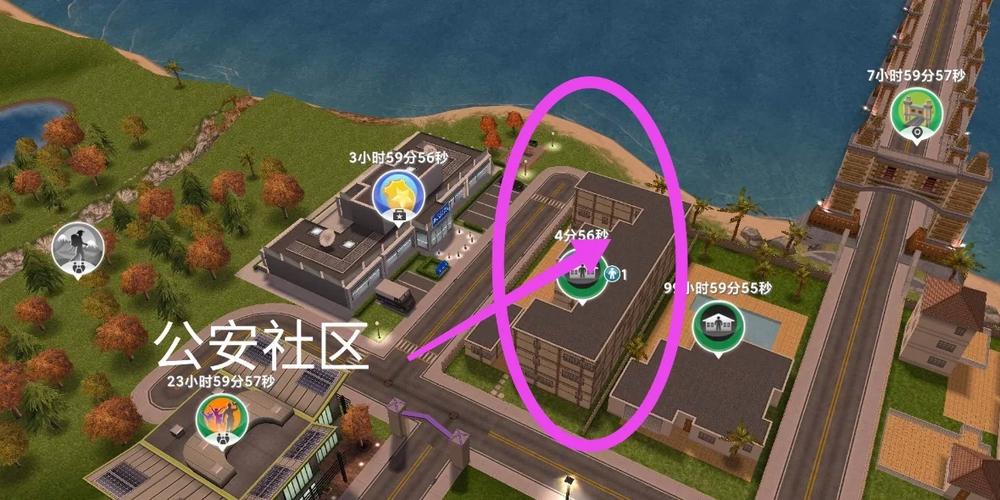This screenshot has width=1000, height=500.
Task: Open the gray hiker map marker
Action: 75,247
